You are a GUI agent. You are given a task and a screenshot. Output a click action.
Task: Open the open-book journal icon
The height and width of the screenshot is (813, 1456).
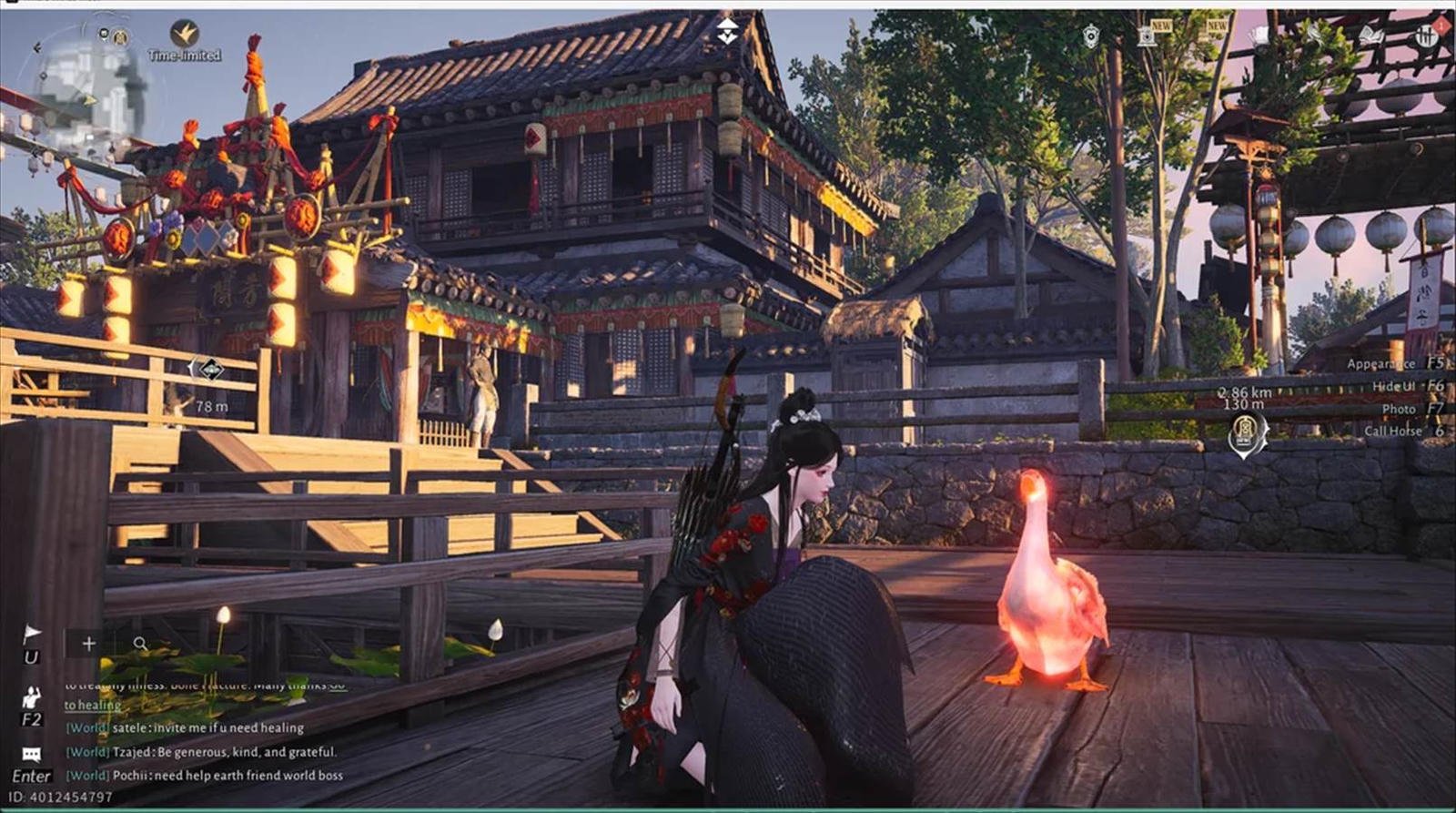click(x=1370, y=36)
